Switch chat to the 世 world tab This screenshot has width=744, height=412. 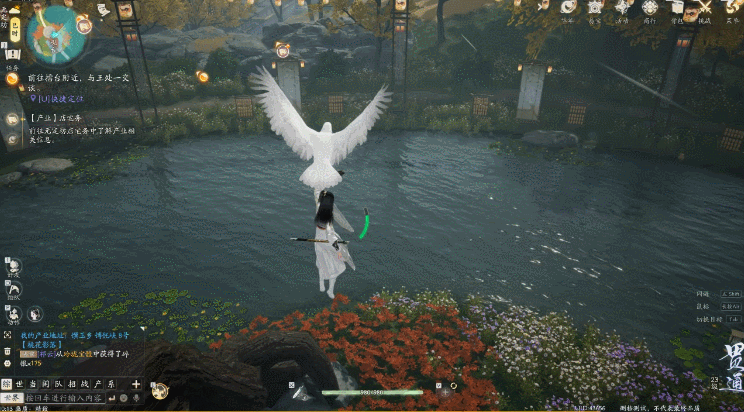20,384
